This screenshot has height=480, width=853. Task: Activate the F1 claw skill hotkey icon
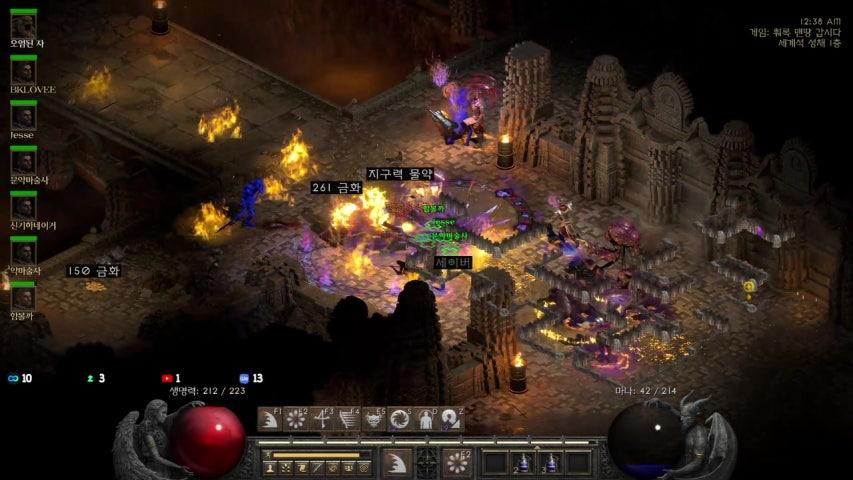pyautogui.click(x=270, y=419)
